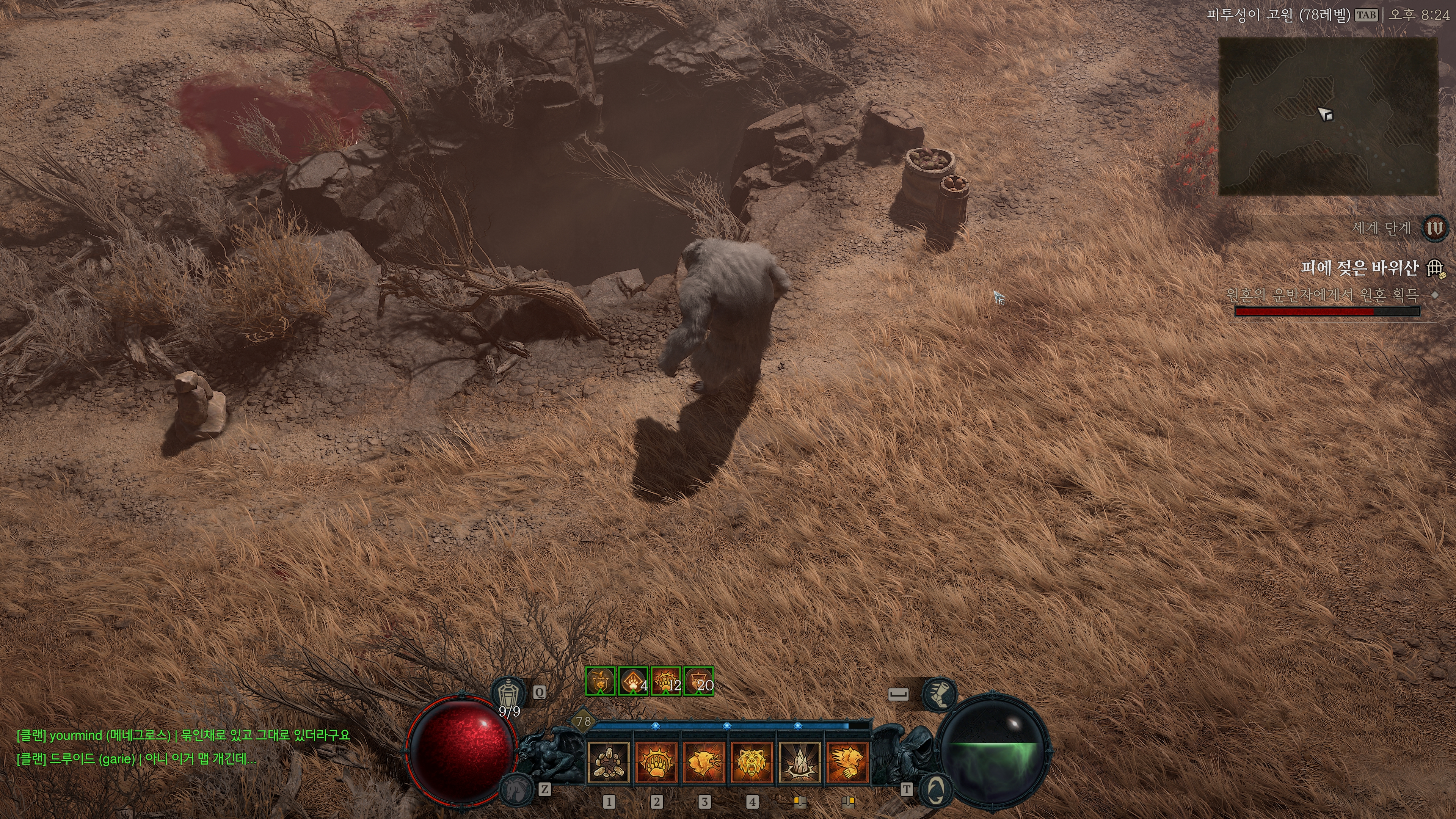Click the character level 78 badge
1456x819 pixels.
click(x=583, y=721)
